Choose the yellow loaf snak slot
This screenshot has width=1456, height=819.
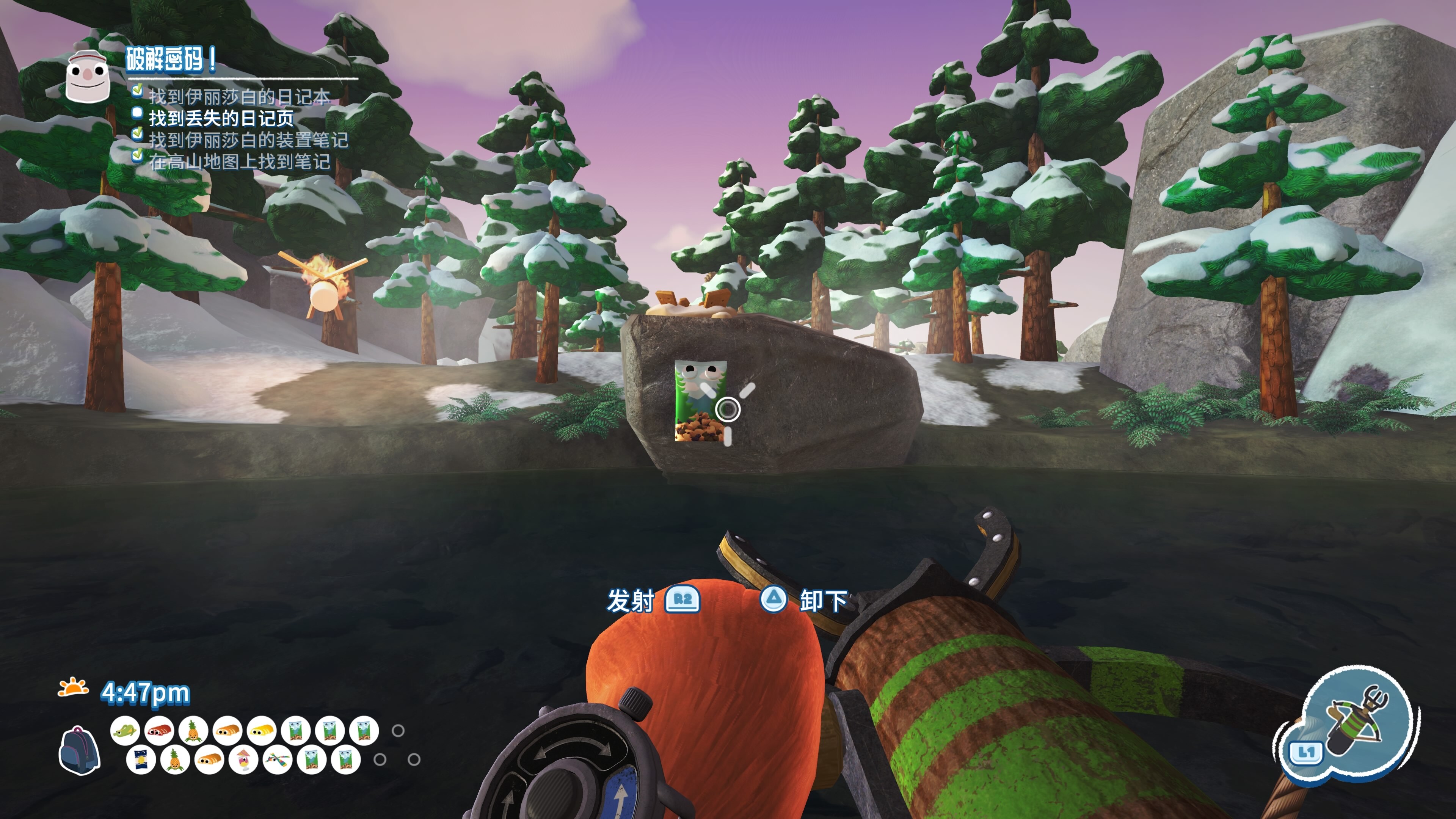262,731
